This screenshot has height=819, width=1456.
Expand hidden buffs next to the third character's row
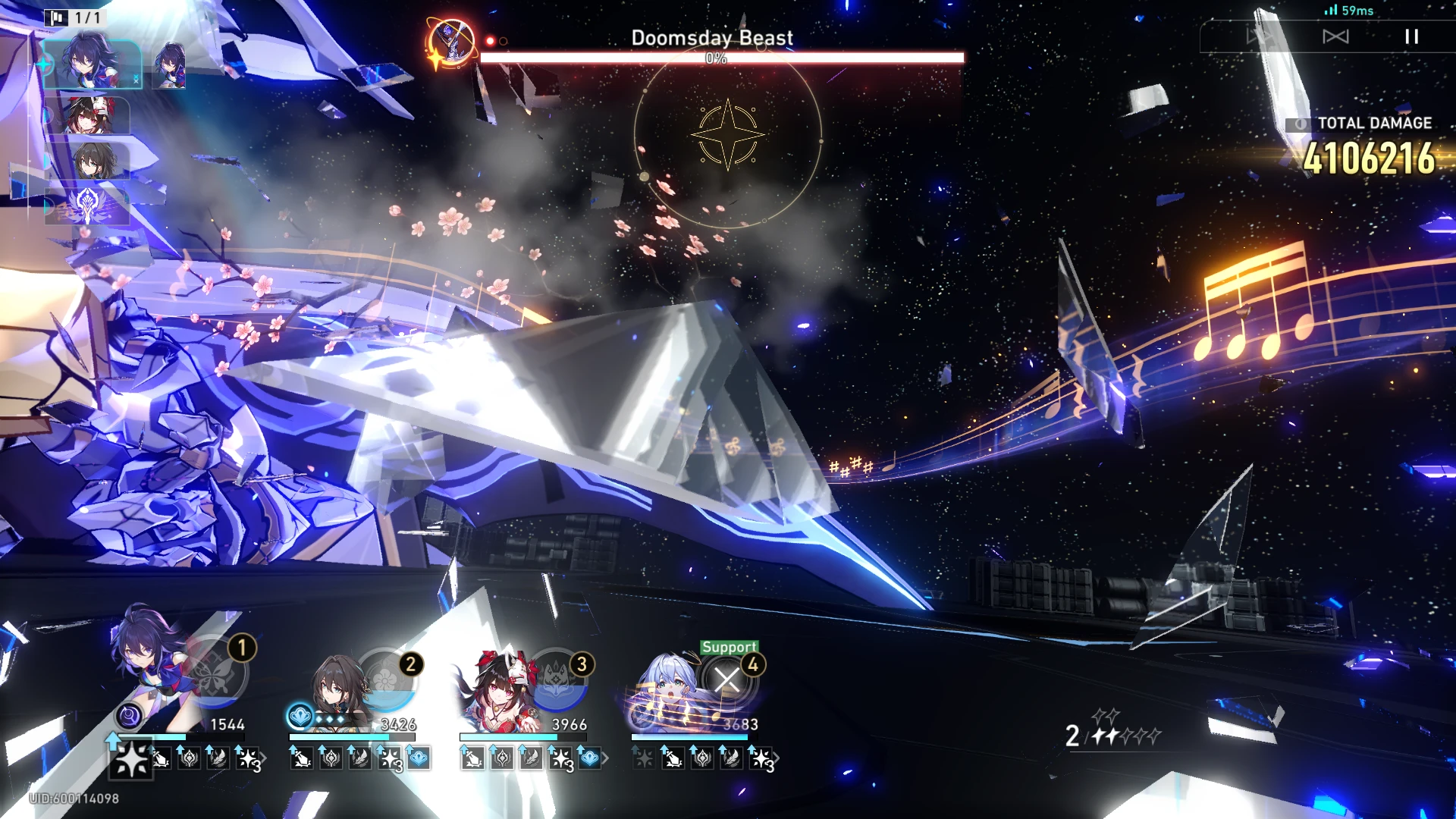click(x=606, y=758)
